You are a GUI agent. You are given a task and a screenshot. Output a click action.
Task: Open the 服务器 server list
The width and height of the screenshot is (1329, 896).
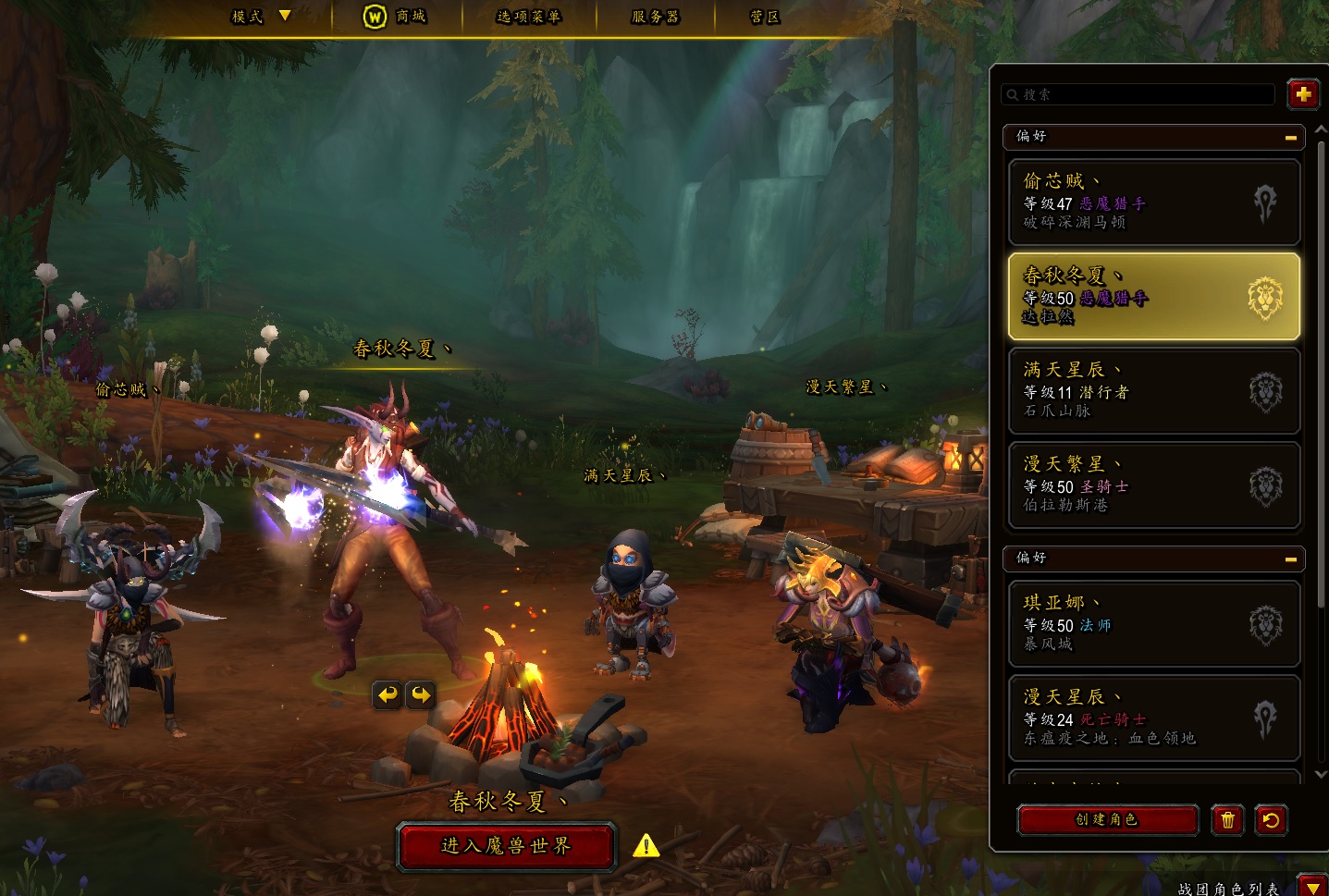click(x=655, y=16)
